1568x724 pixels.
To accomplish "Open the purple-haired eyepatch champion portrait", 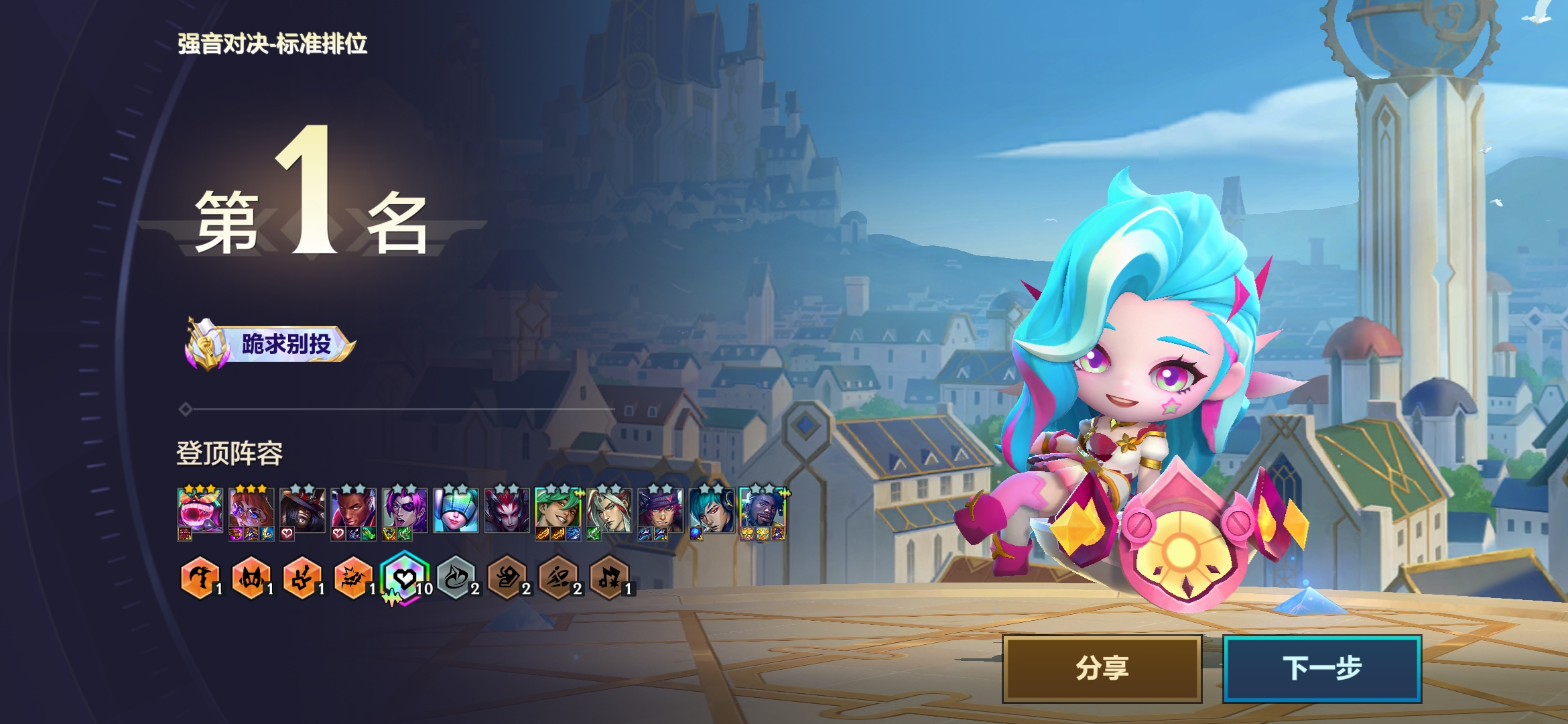I will click(x=404, y=511).
